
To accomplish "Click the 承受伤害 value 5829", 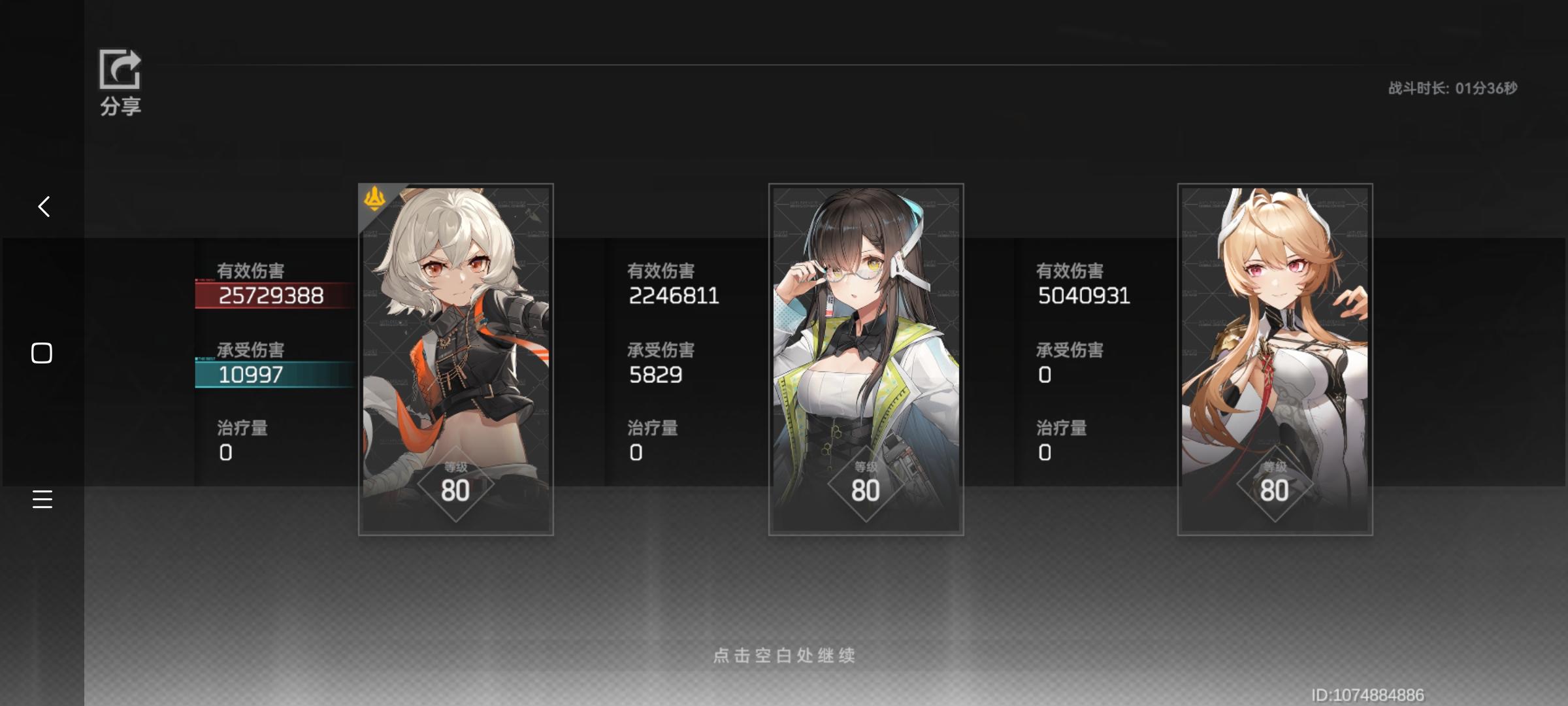I will pyautogui.click(x=654, y=375).
